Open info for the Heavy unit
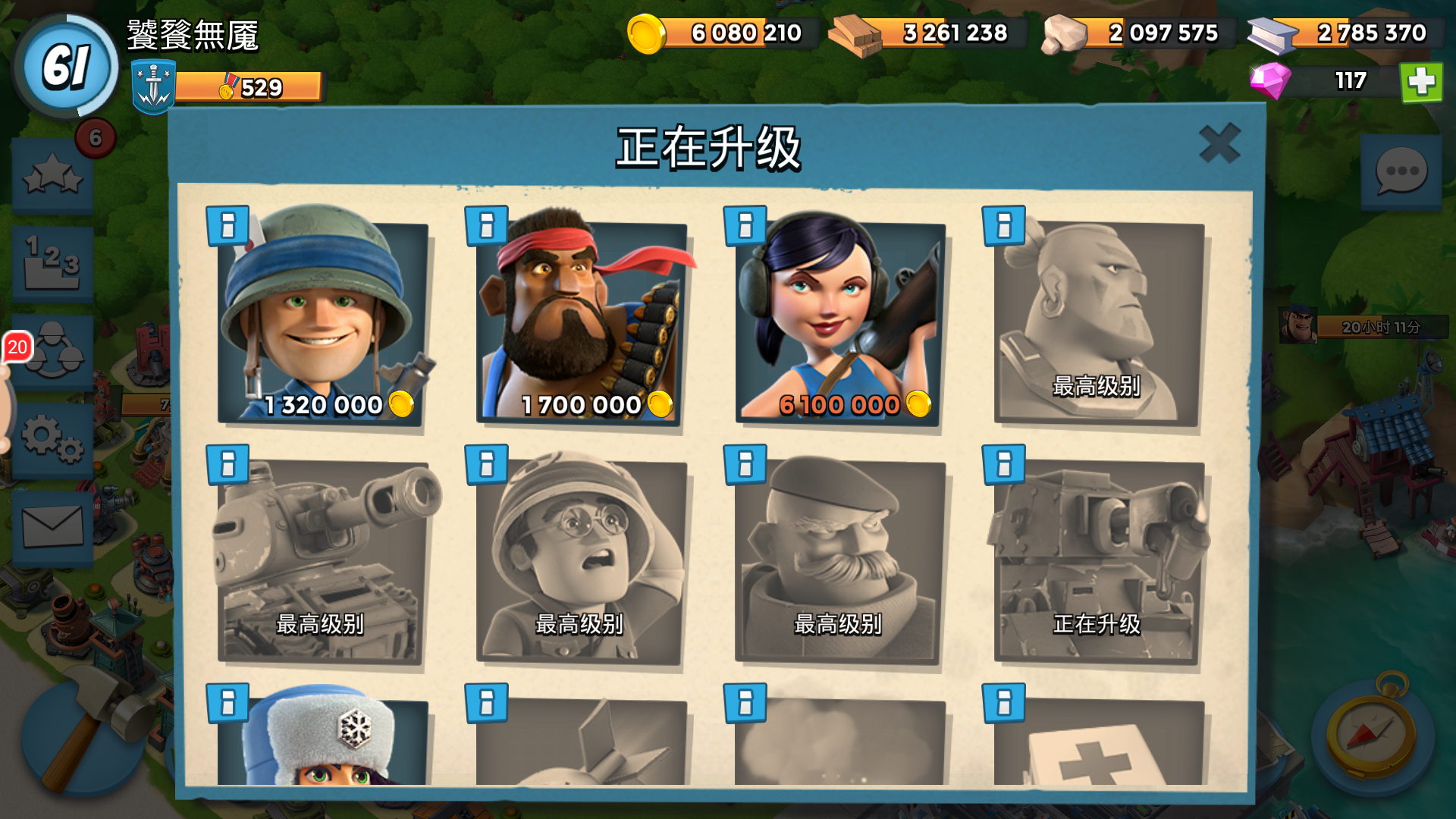 485,226
